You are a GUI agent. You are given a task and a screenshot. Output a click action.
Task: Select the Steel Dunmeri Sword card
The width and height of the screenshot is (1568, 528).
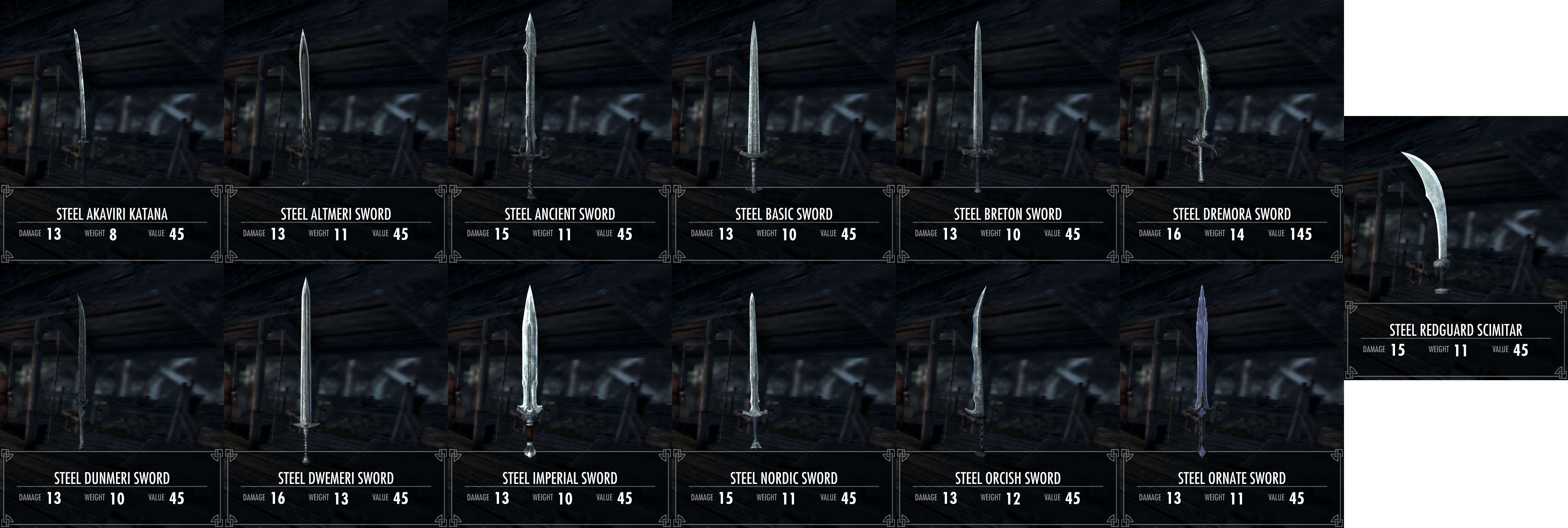pos(112,396)
